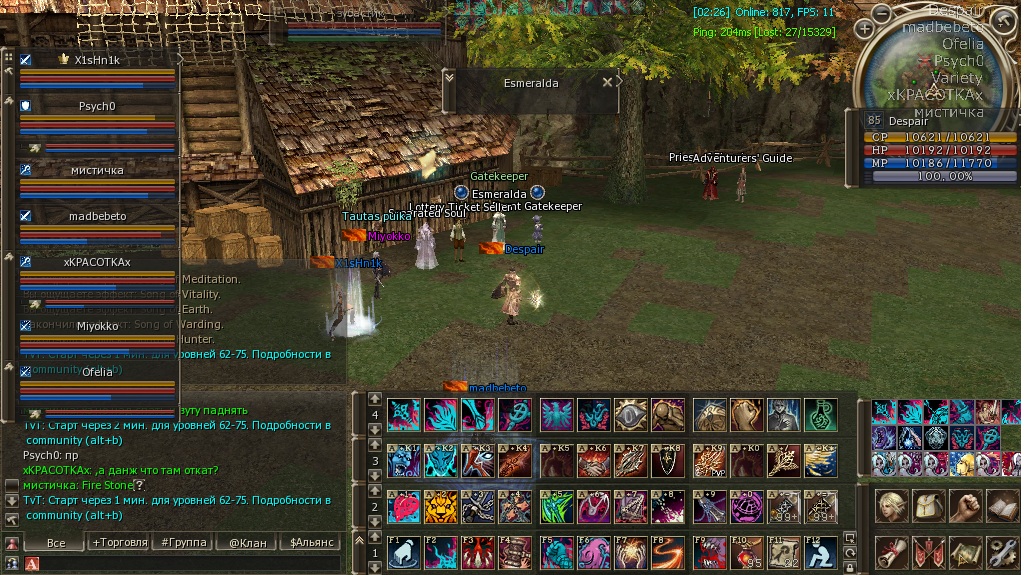The image size is (1024, 575).
Task: Zoom out the minimap with minus button
Action: [881, 13]
